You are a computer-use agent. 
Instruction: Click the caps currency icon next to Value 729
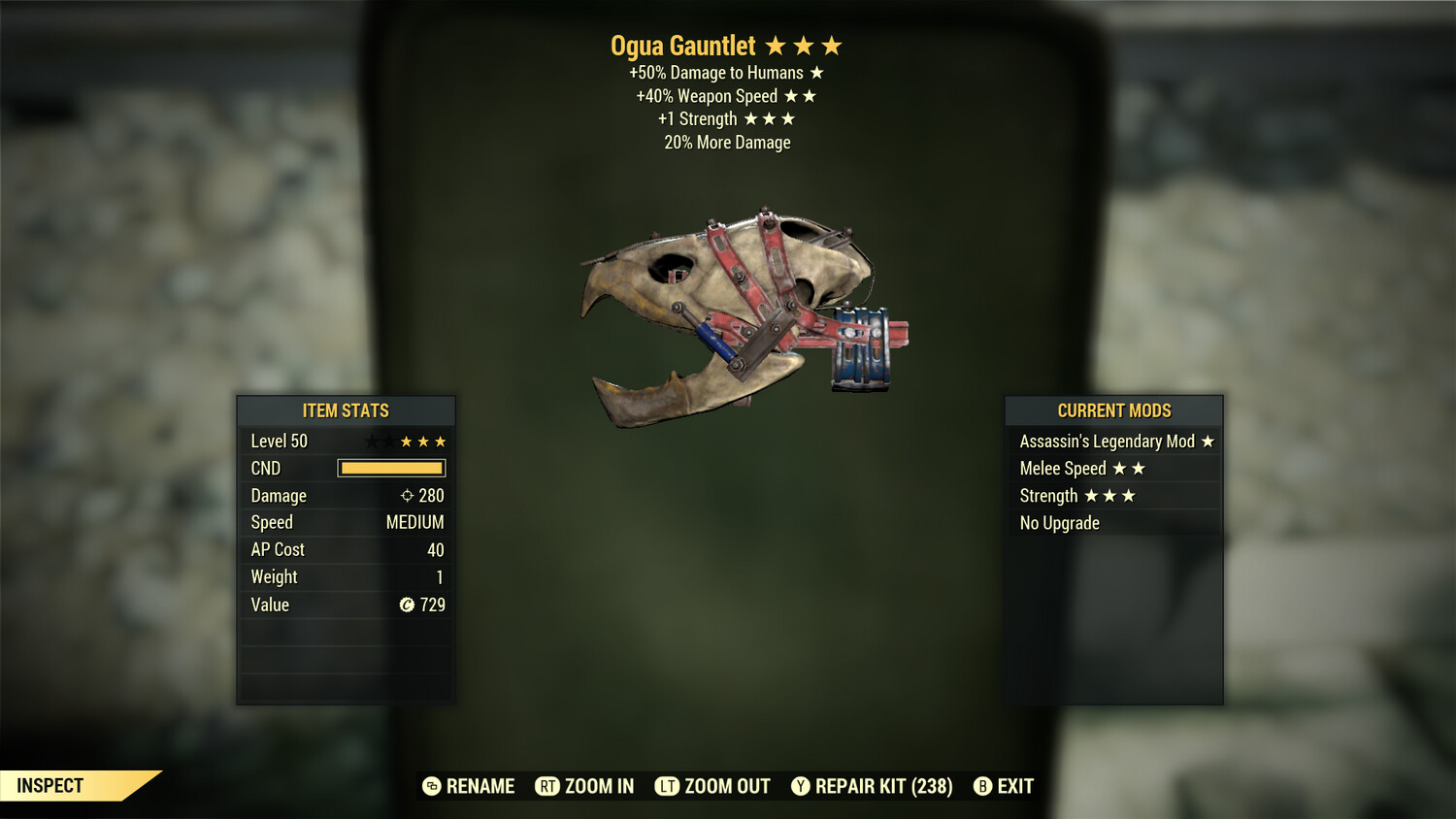[408, 605]
